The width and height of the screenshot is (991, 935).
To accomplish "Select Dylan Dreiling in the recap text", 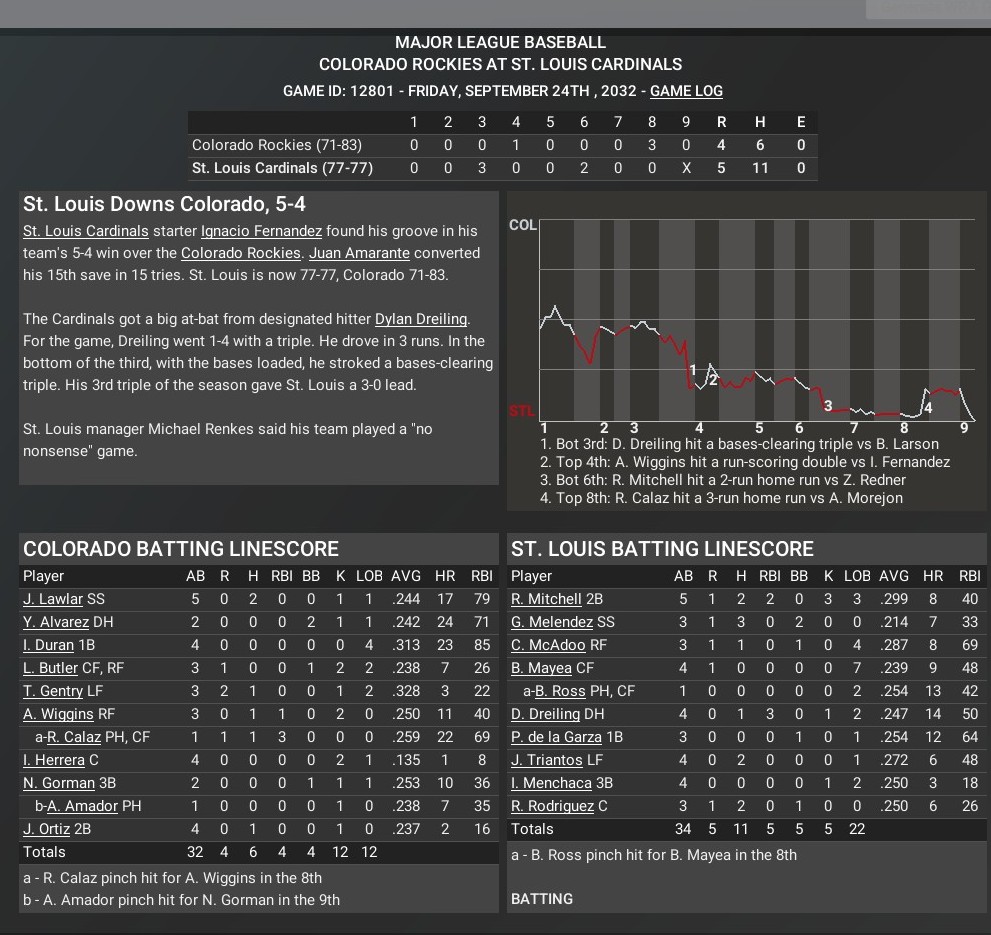I will [421, 319].
